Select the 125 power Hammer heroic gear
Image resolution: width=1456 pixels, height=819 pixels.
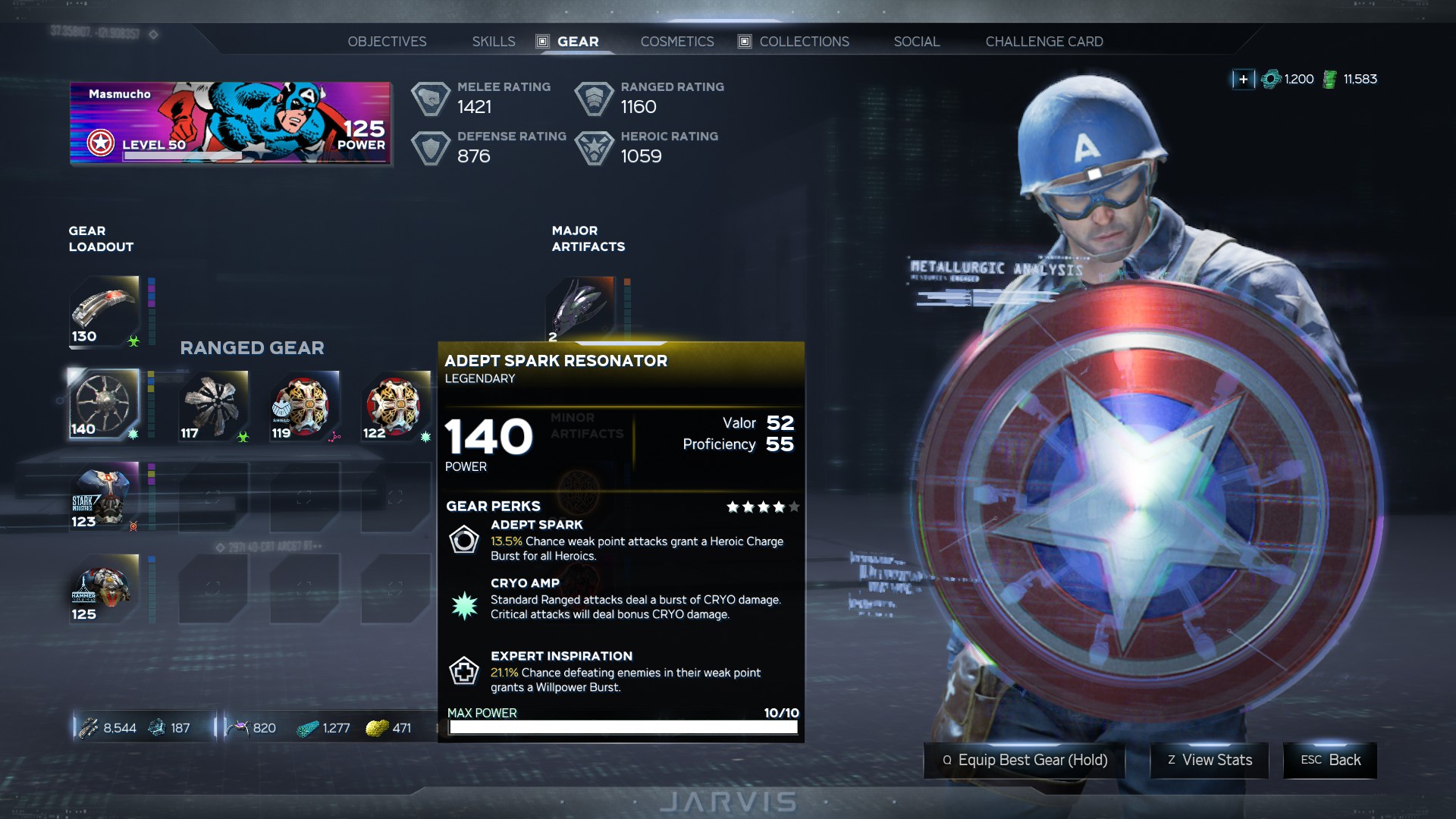105,589
